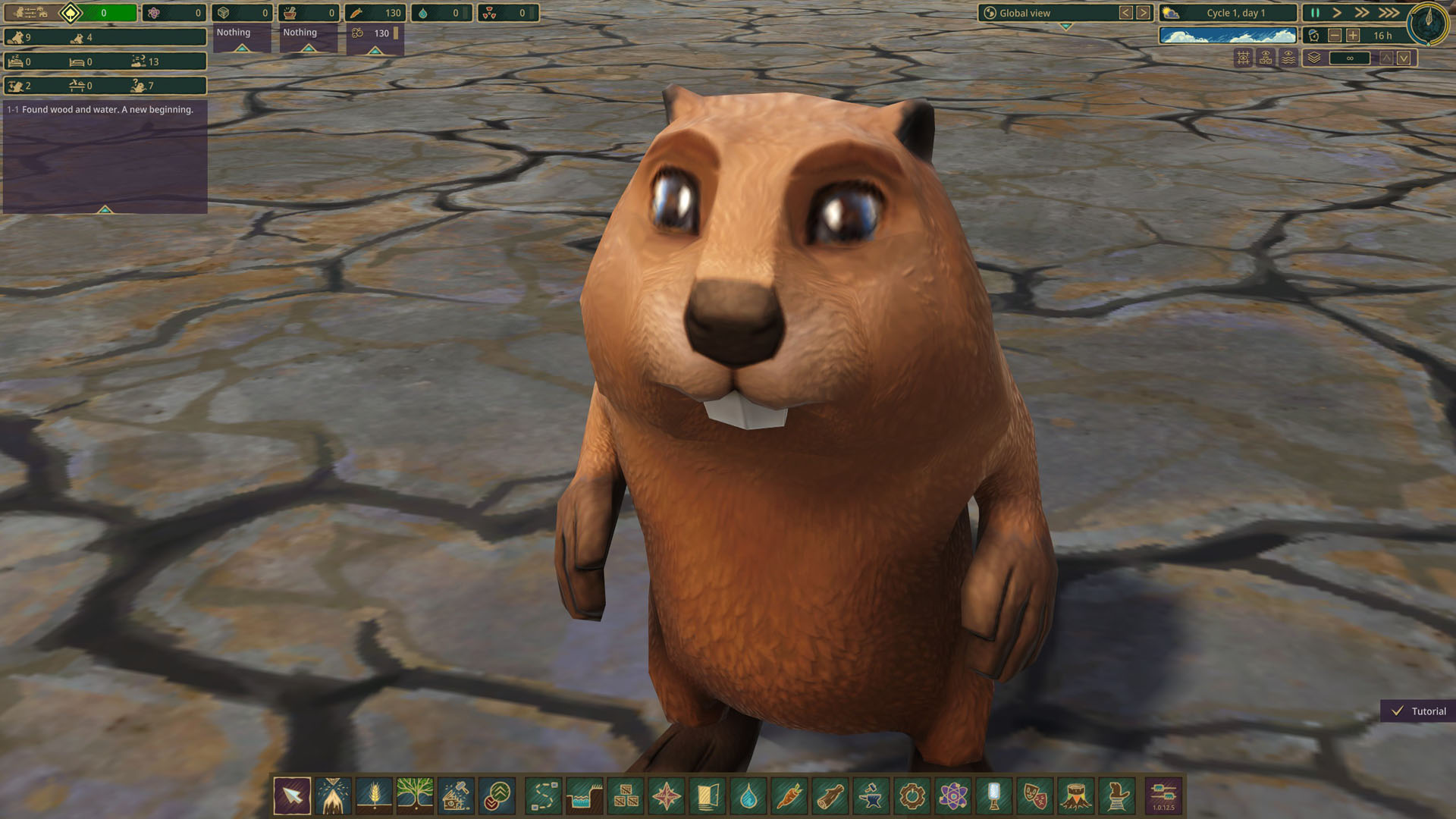Pause the game speed

pos(1315,13)
